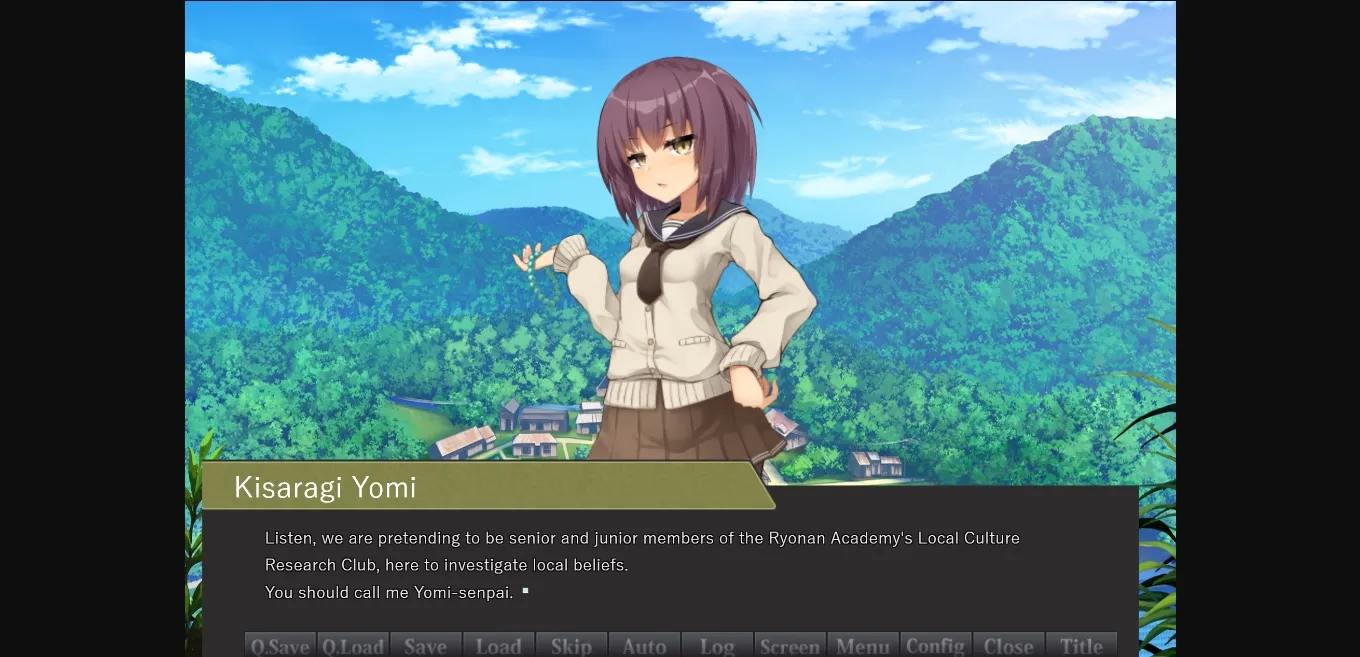
Task: Activate Skip mode
Action: [572, 645]
